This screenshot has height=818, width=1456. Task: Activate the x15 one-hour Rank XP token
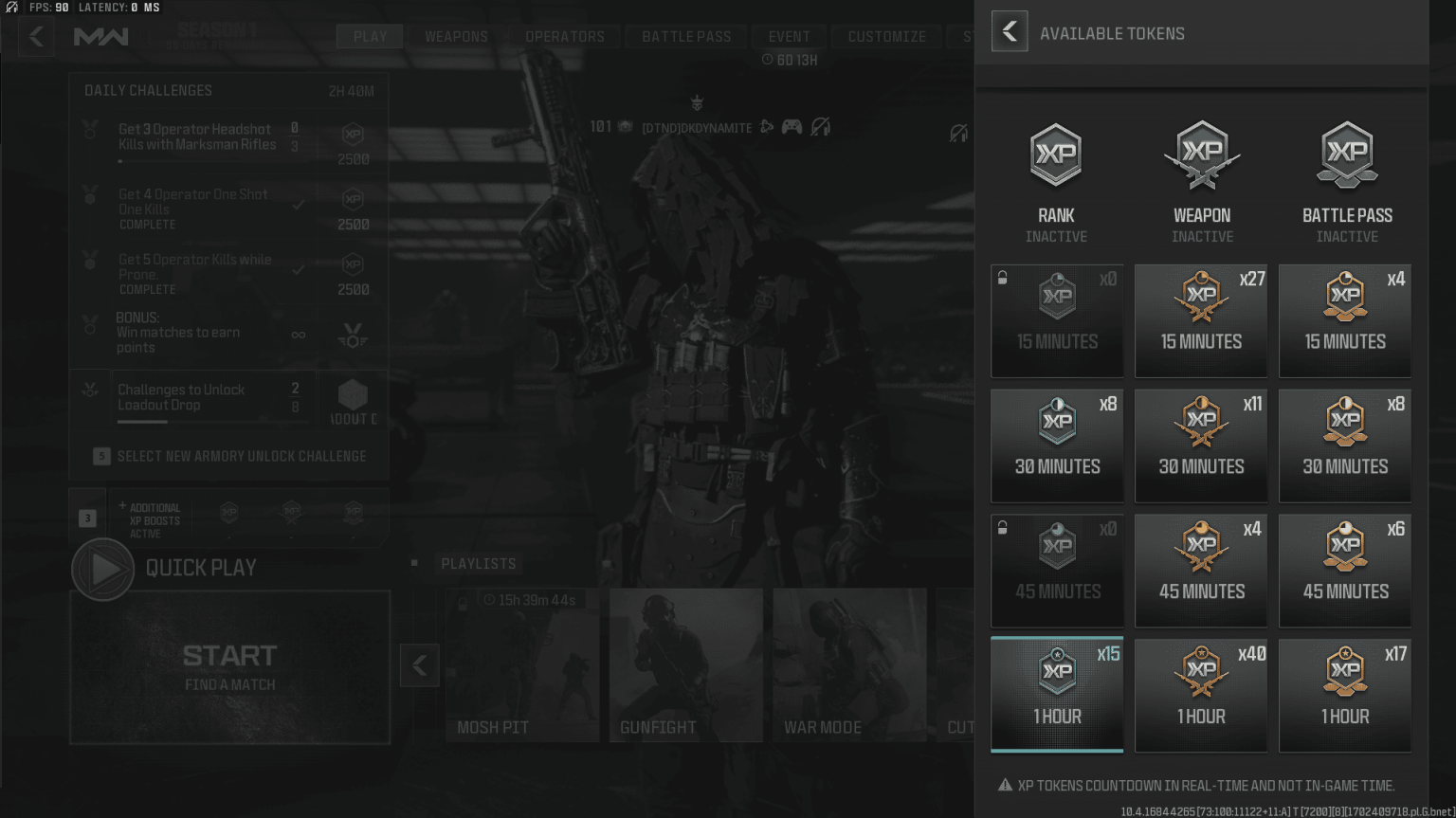pos(1056,695)
